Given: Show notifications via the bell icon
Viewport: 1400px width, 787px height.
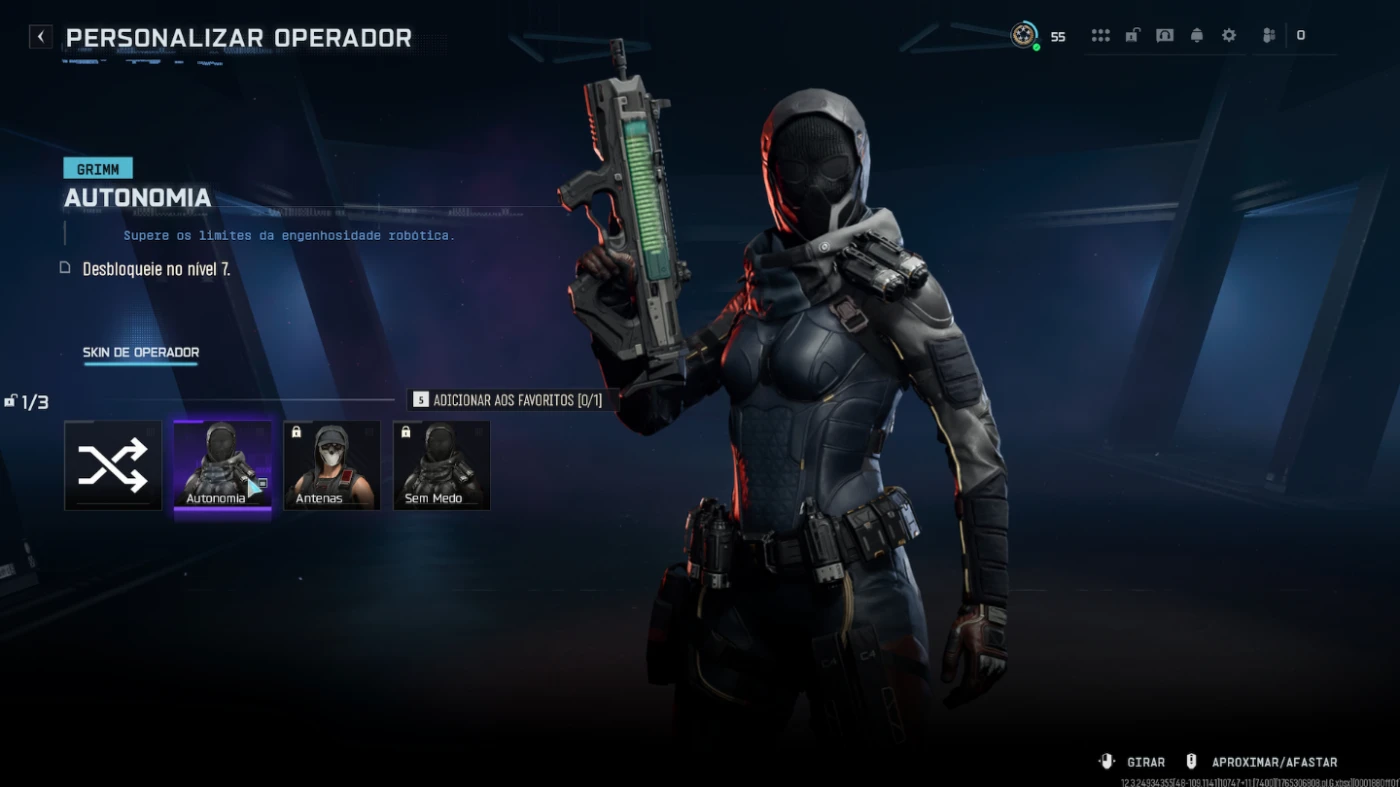Looking at the screenshot, I should coord(1197,36).
